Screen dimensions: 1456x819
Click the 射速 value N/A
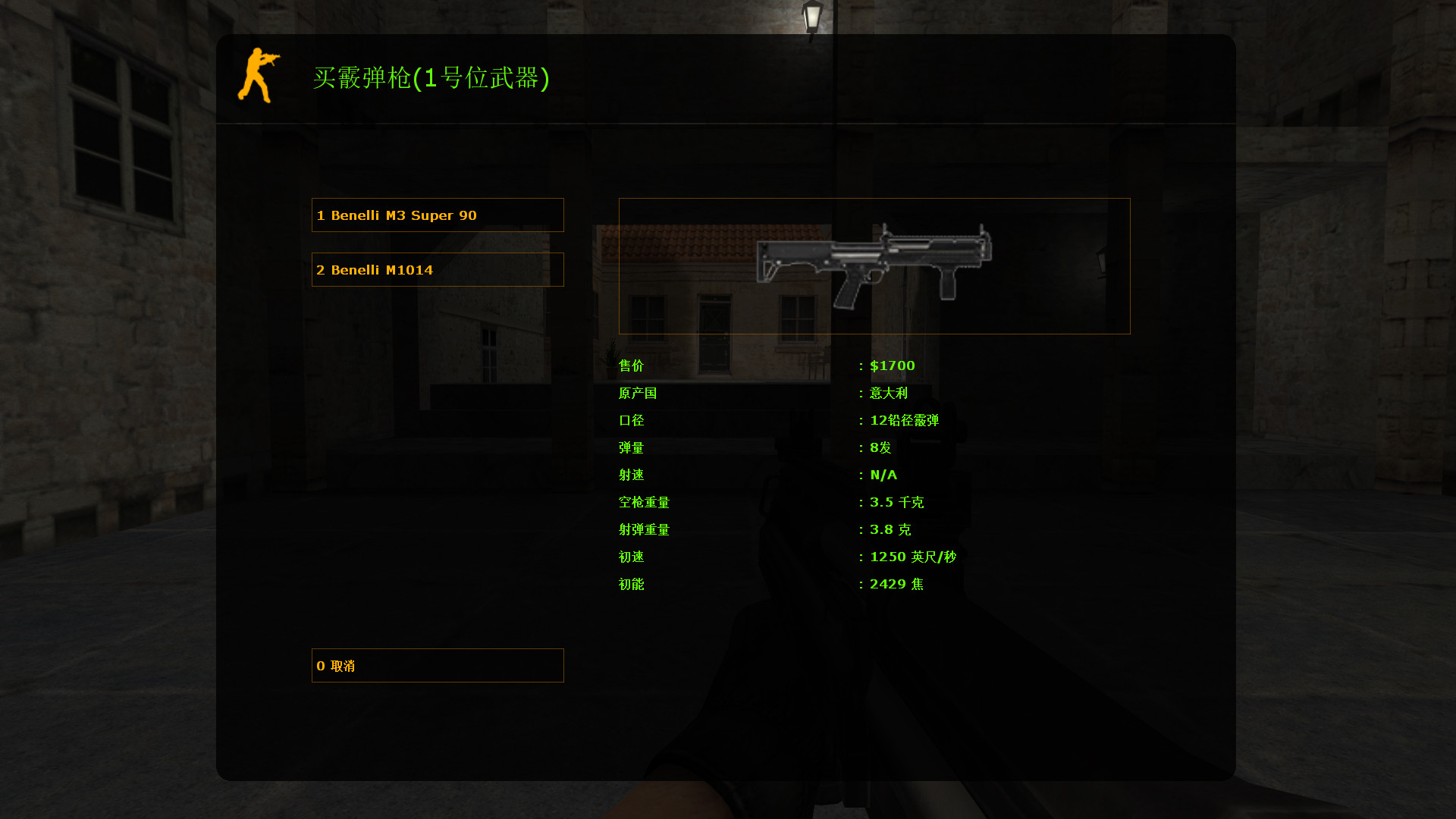pos(883,475)
